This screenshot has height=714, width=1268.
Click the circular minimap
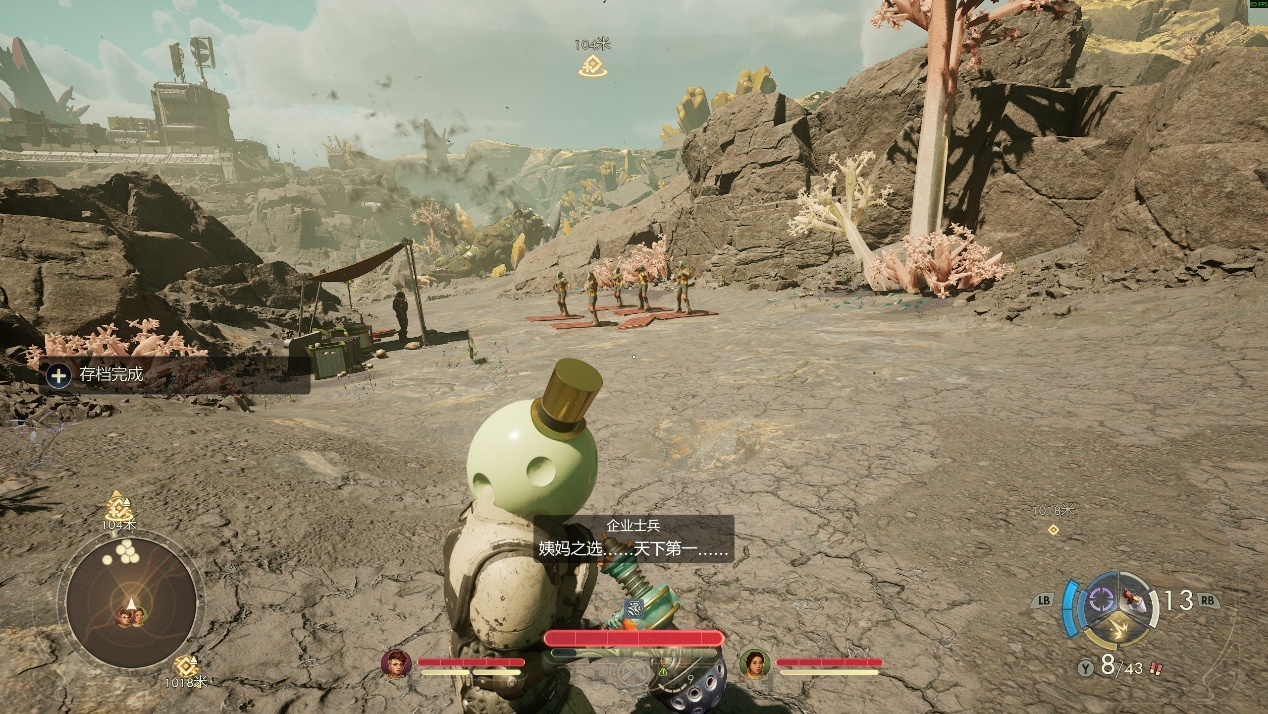(x=130, y=600)
